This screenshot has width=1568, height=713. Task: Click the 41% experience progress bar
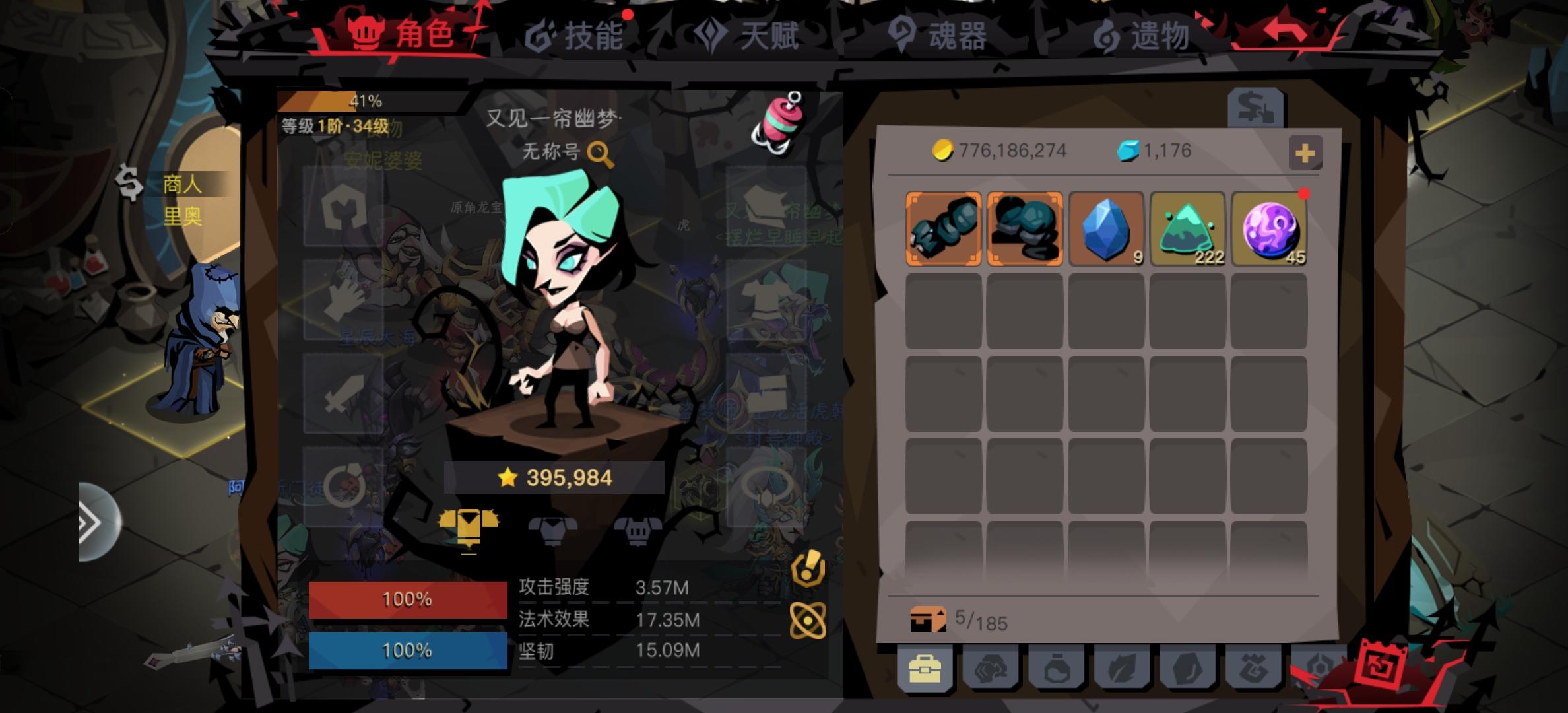[x=364, y=101]
